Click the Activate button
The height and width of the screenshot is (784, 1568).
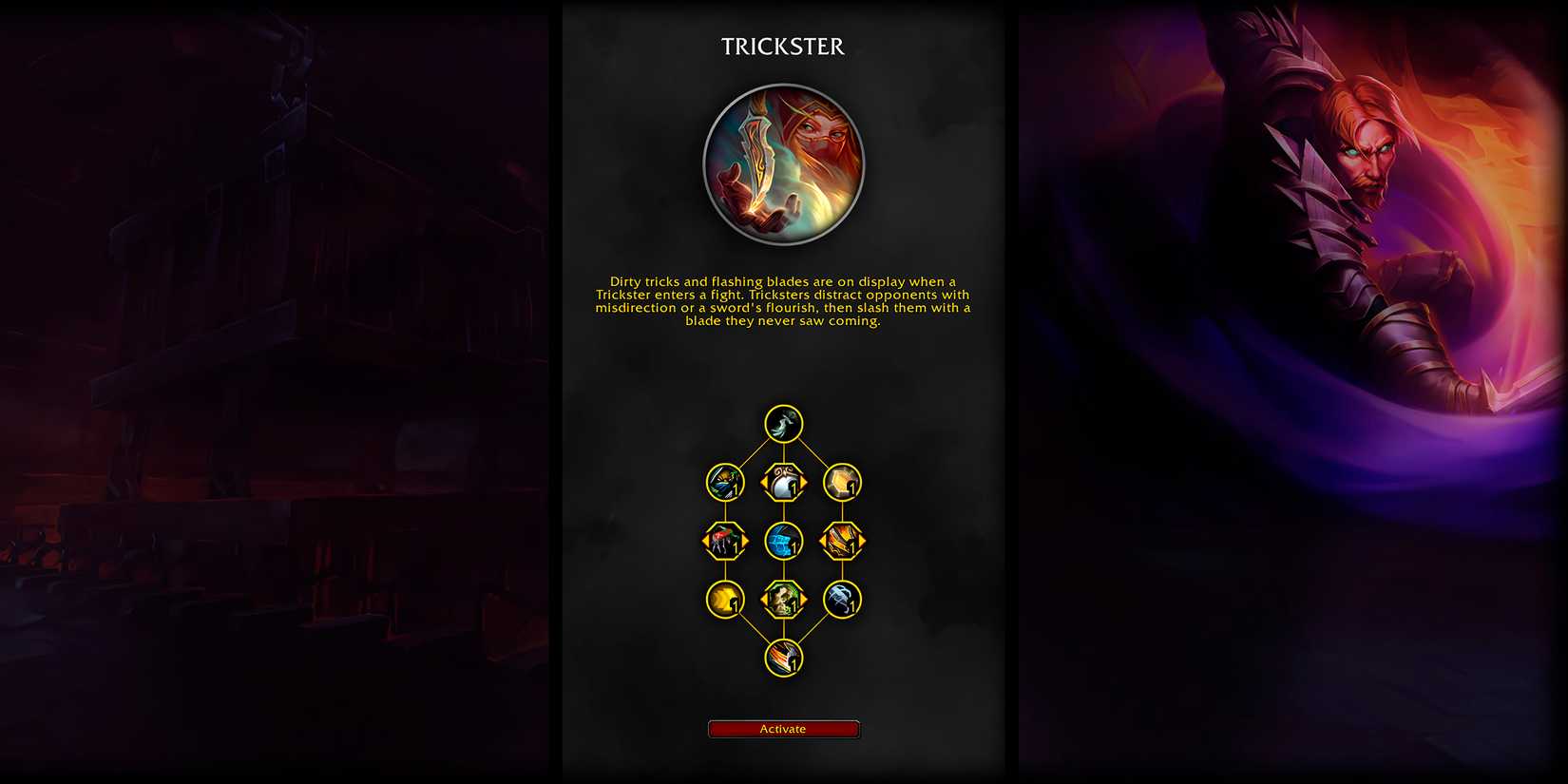[782, 729]
